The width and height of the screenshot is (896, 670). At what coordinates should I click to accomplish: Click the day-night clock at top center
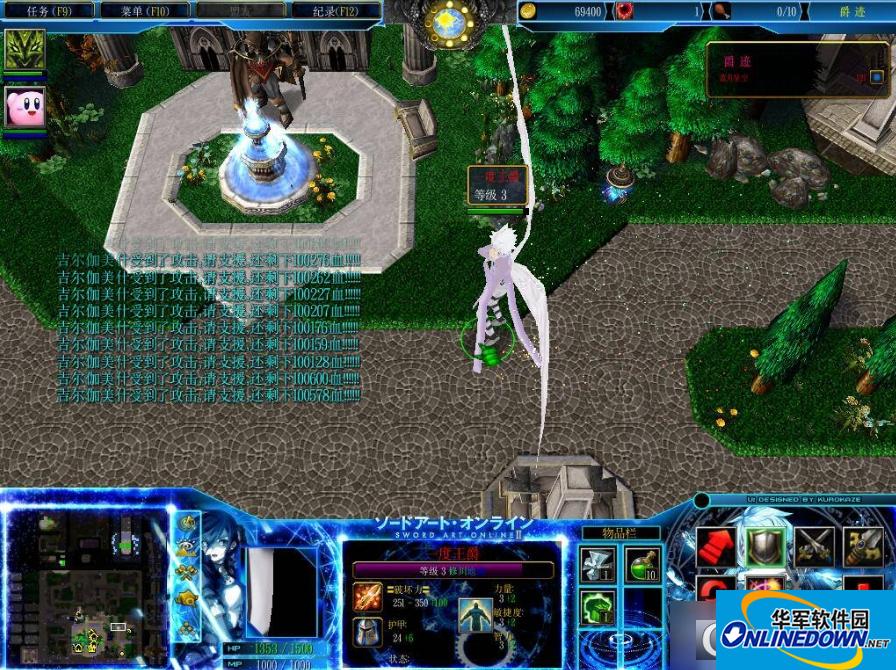coord(449,22)
